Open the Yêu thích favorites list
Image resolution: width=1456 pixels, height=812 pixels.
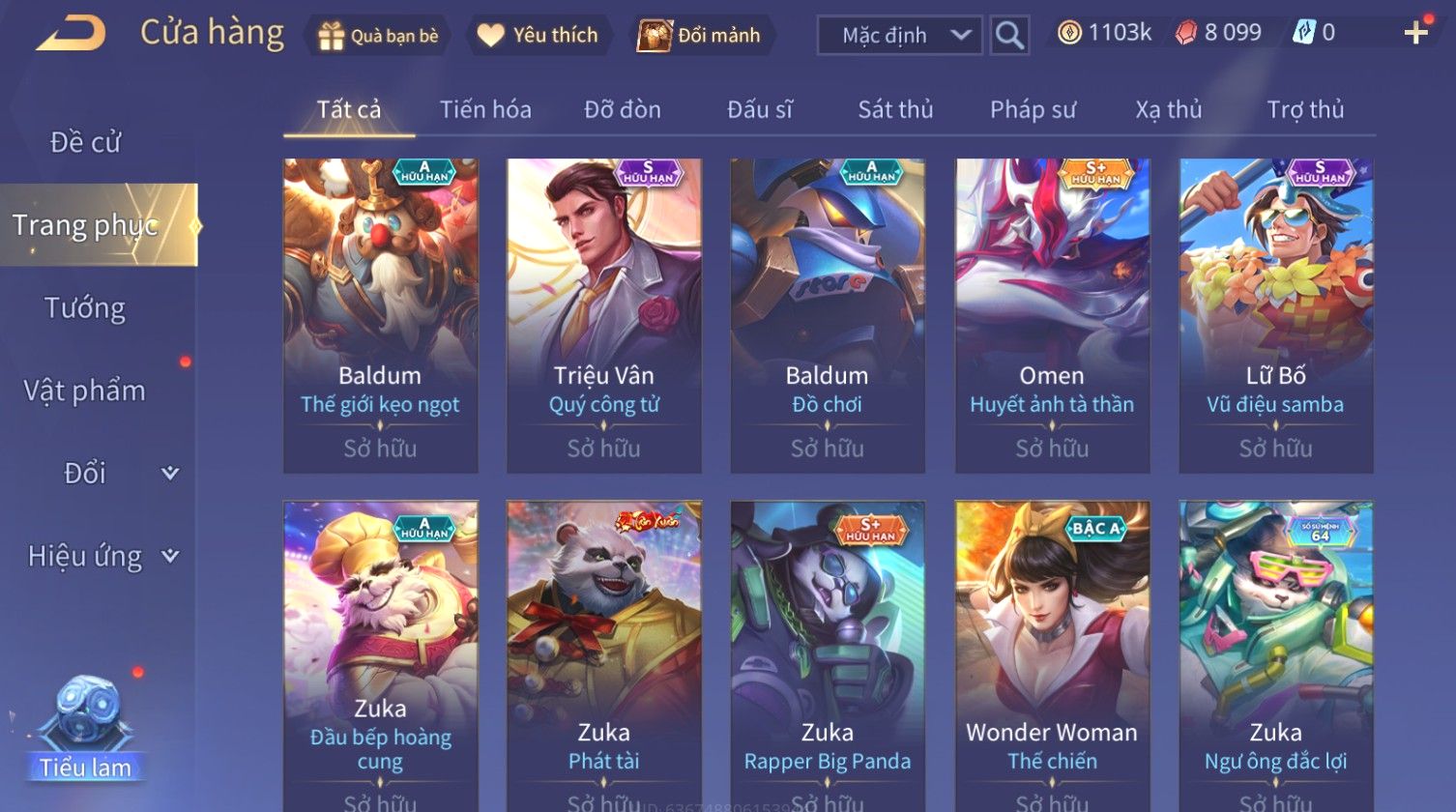coord(540,36)
